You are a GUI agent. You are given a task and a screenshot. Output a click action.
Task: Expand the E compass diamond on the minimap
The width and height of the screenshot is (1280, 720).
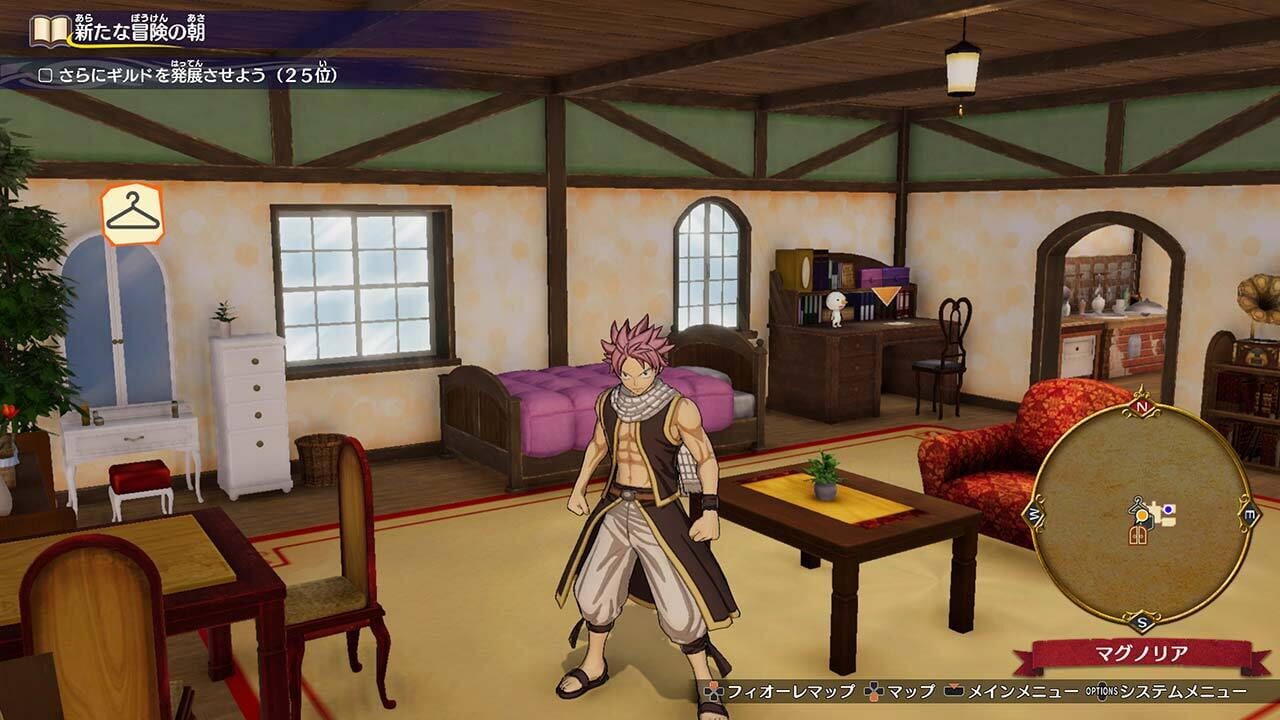(x=1249, y=512)
